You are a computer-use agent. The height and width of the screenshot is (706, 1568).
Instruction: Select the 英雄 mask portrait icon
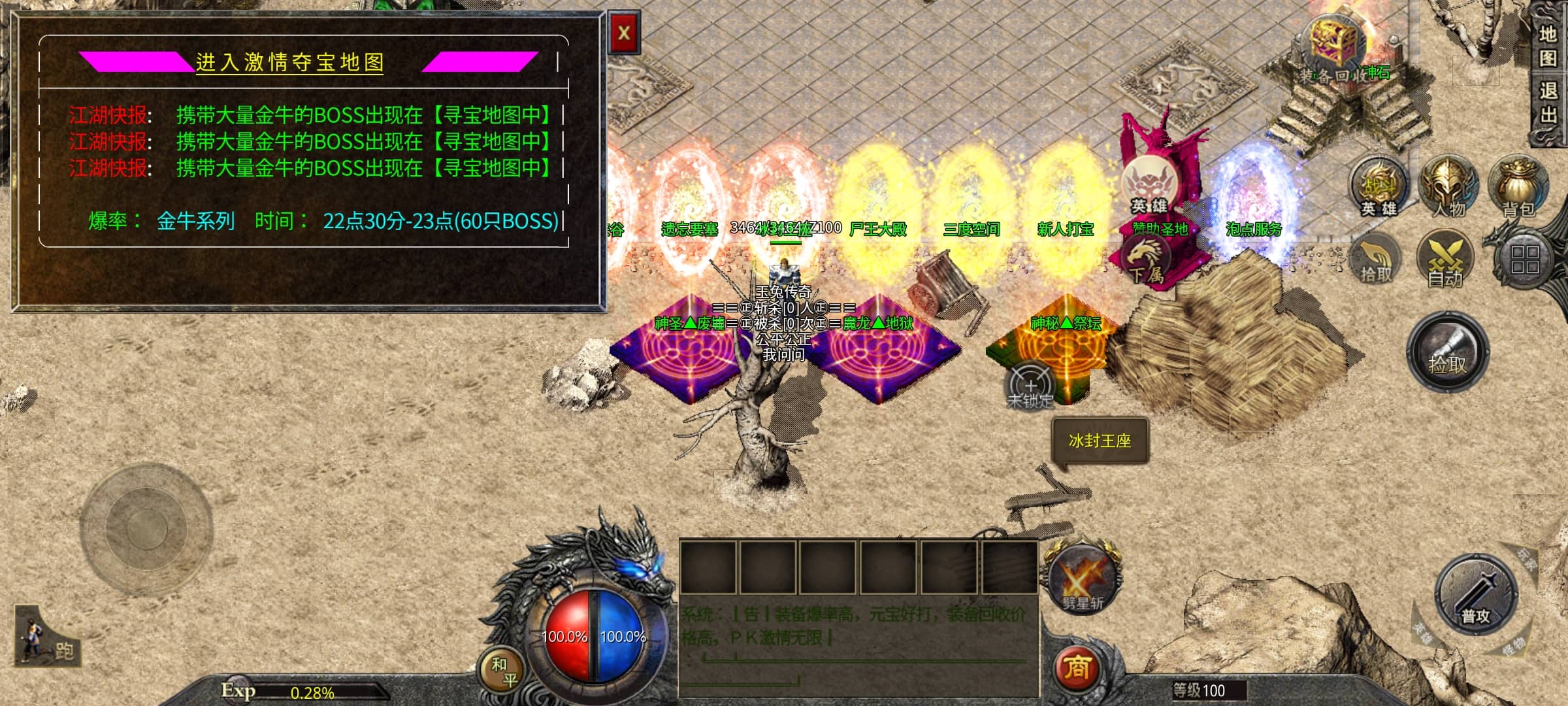(x=1149, y=186)
